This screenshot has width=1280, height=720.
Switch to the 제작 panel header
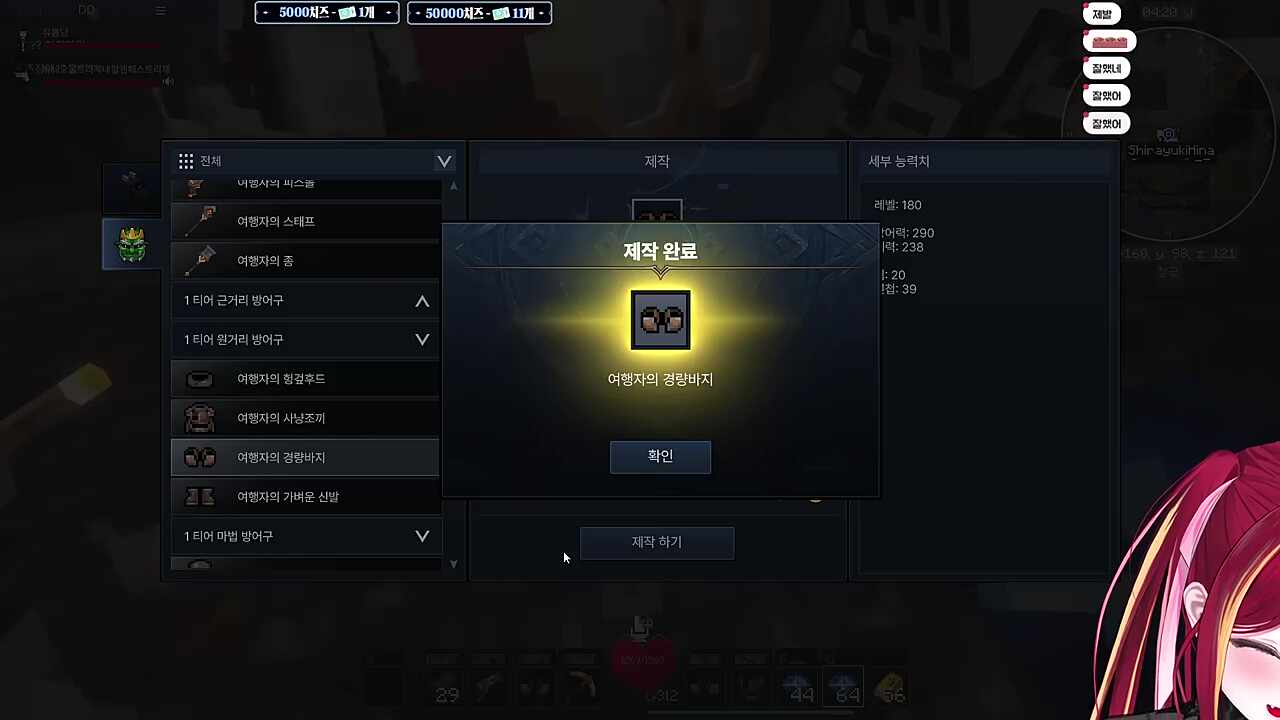656,161
